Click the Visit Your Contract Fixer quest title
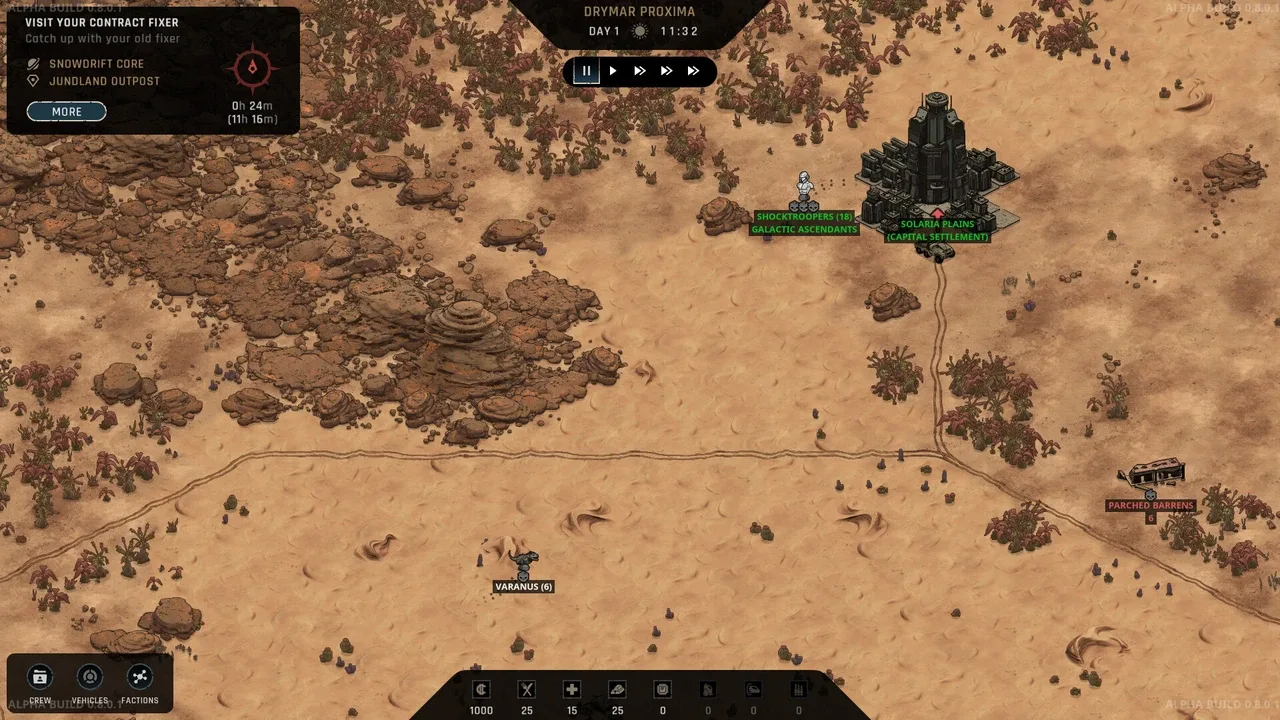 (x=102, y=22)
